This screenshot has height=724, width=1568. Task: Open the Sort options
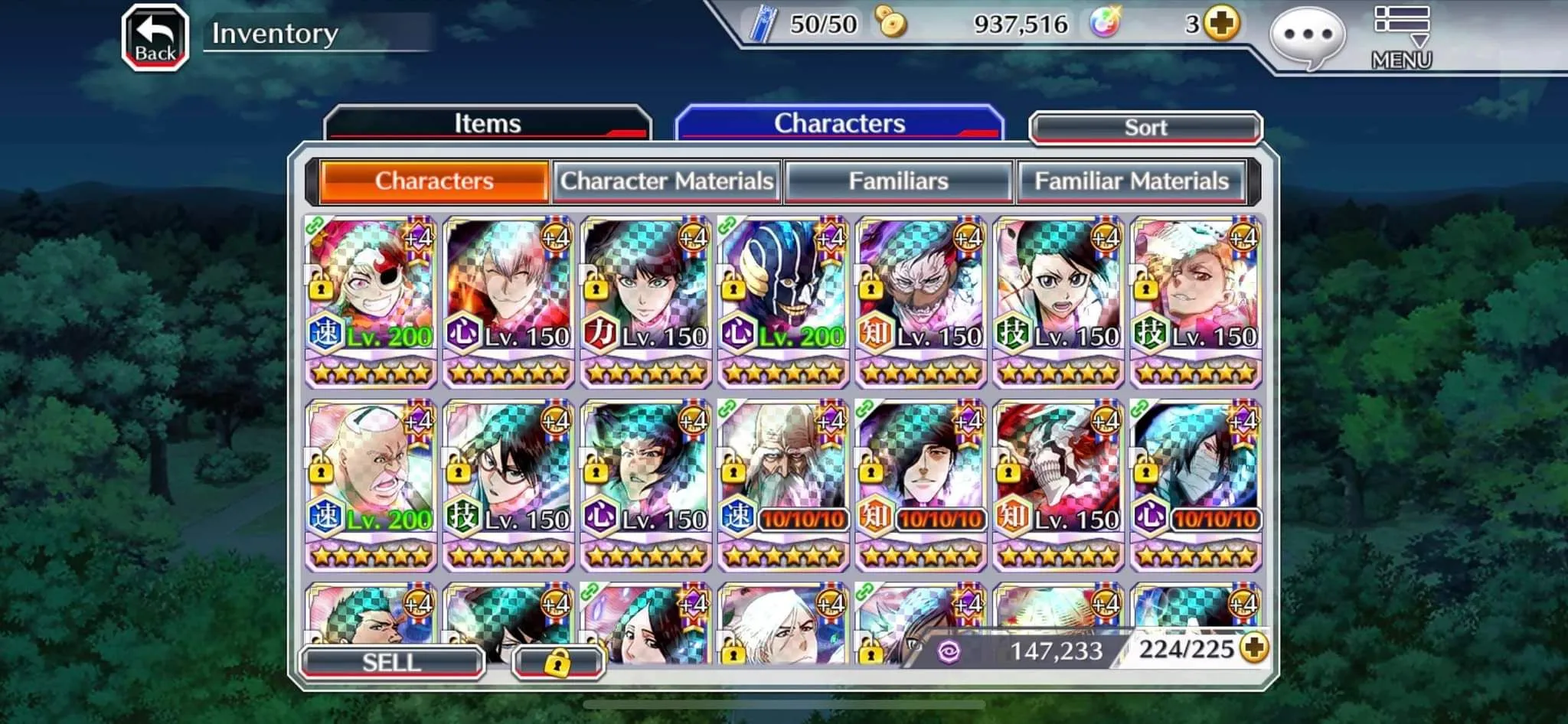1145,128
